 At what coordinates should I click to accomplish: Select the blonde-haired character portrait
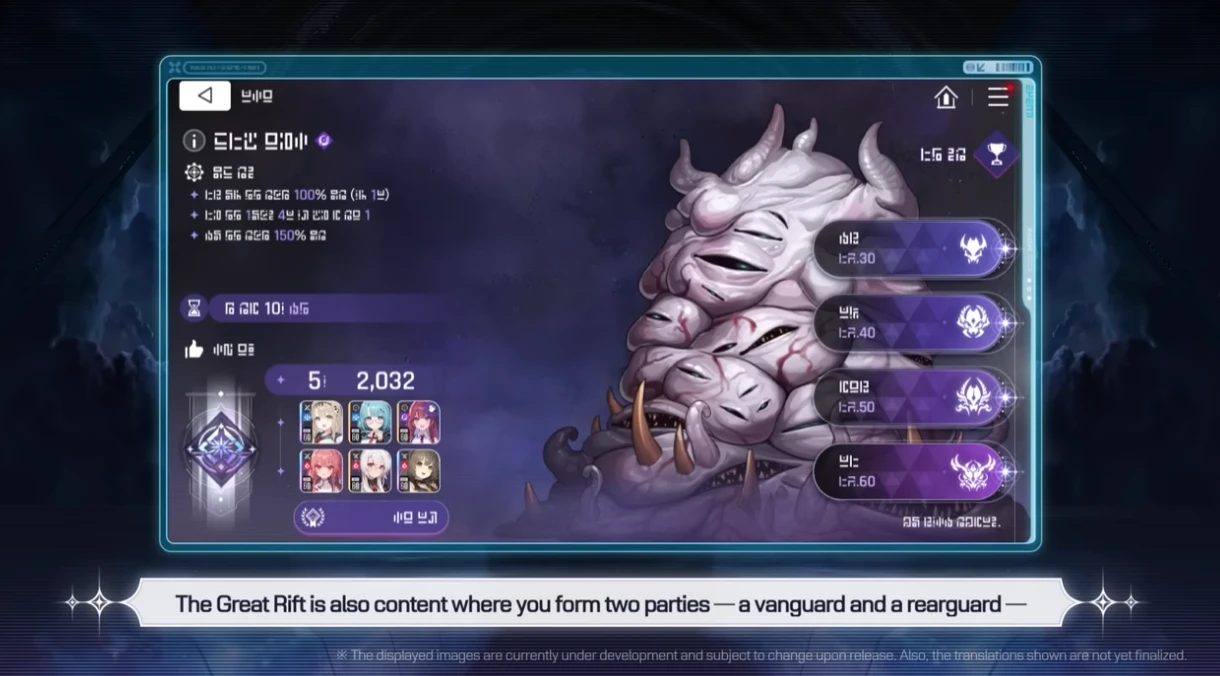[321, 422]
